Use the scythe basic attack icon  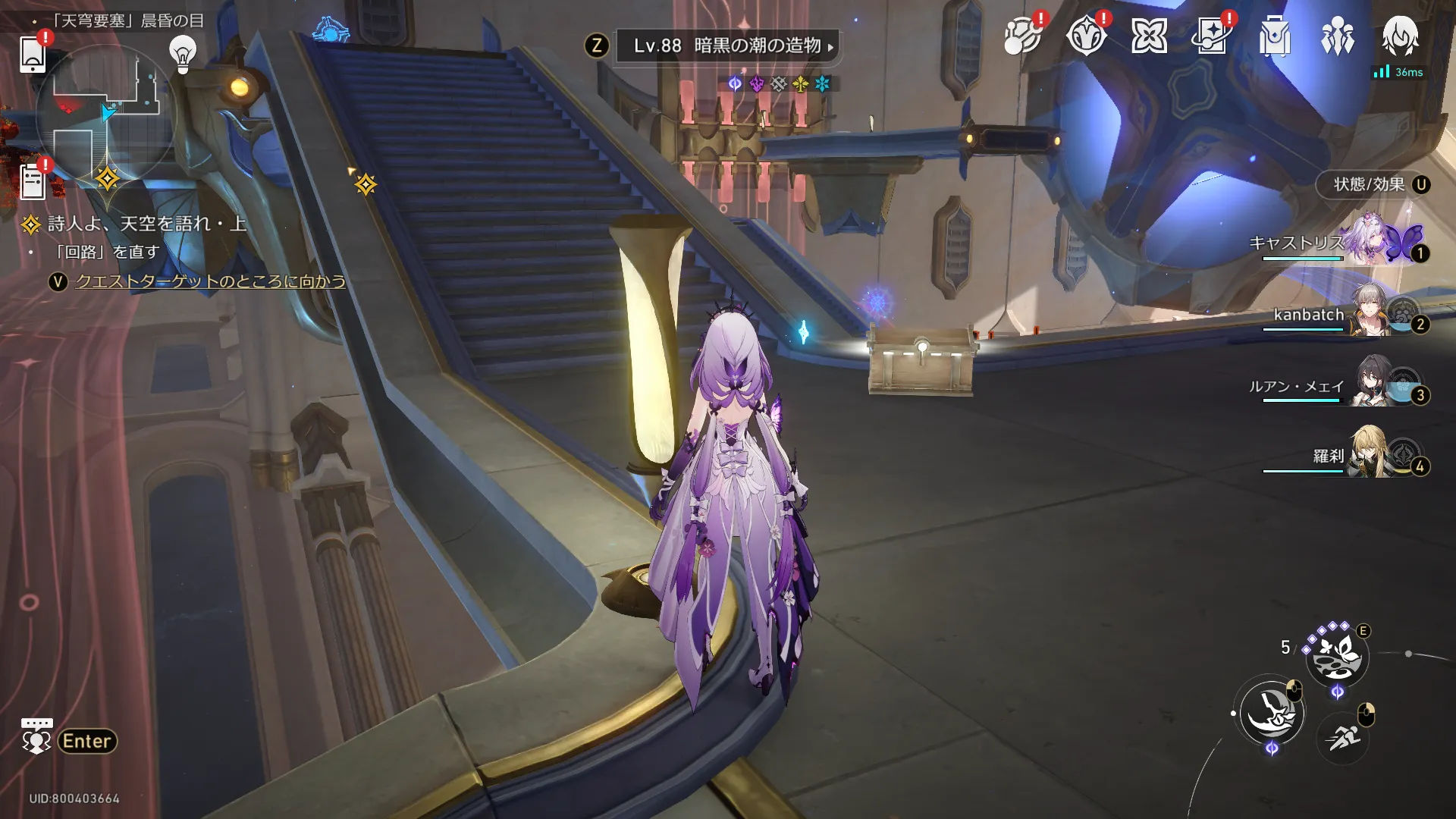[1272, 713]
